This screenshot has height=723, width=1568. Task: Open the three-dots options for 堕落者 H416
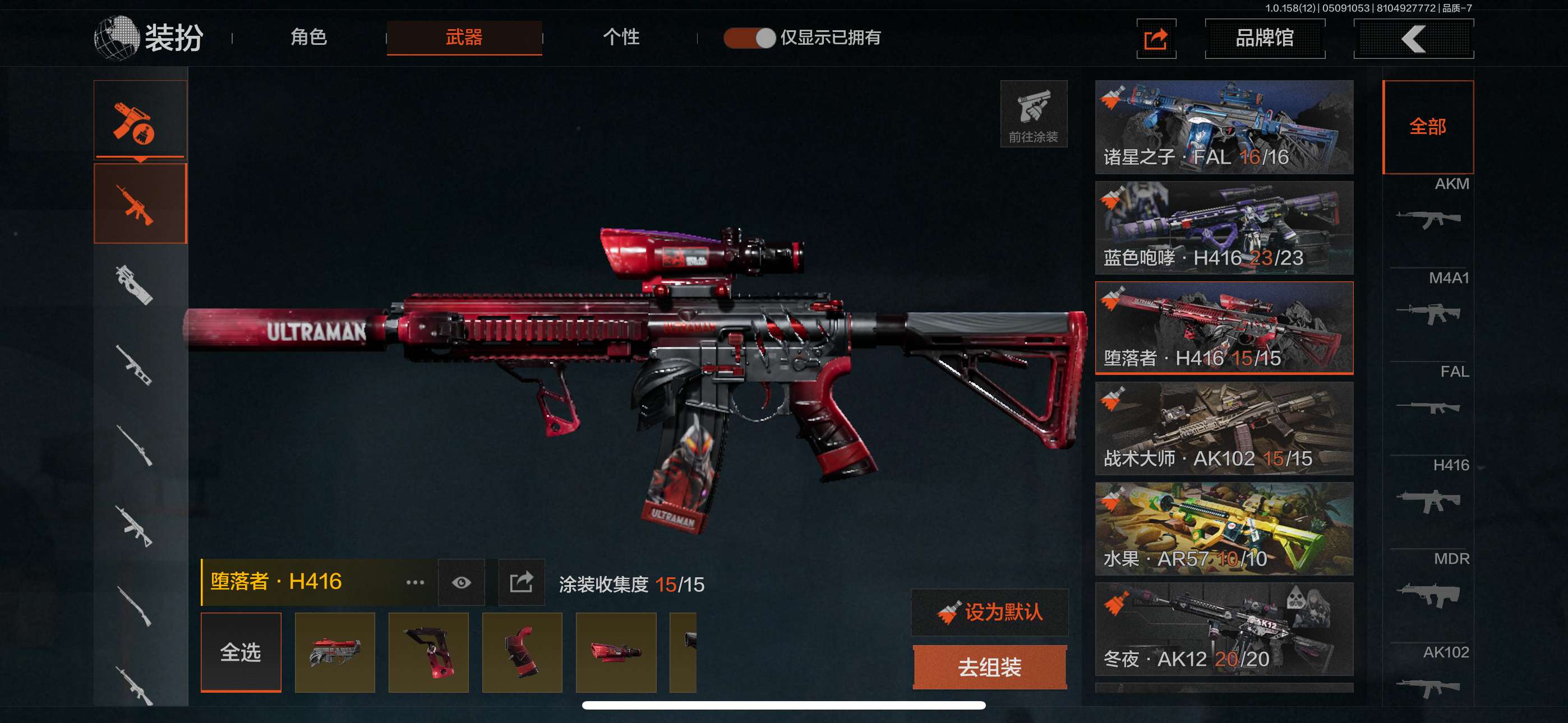point(414,582)
